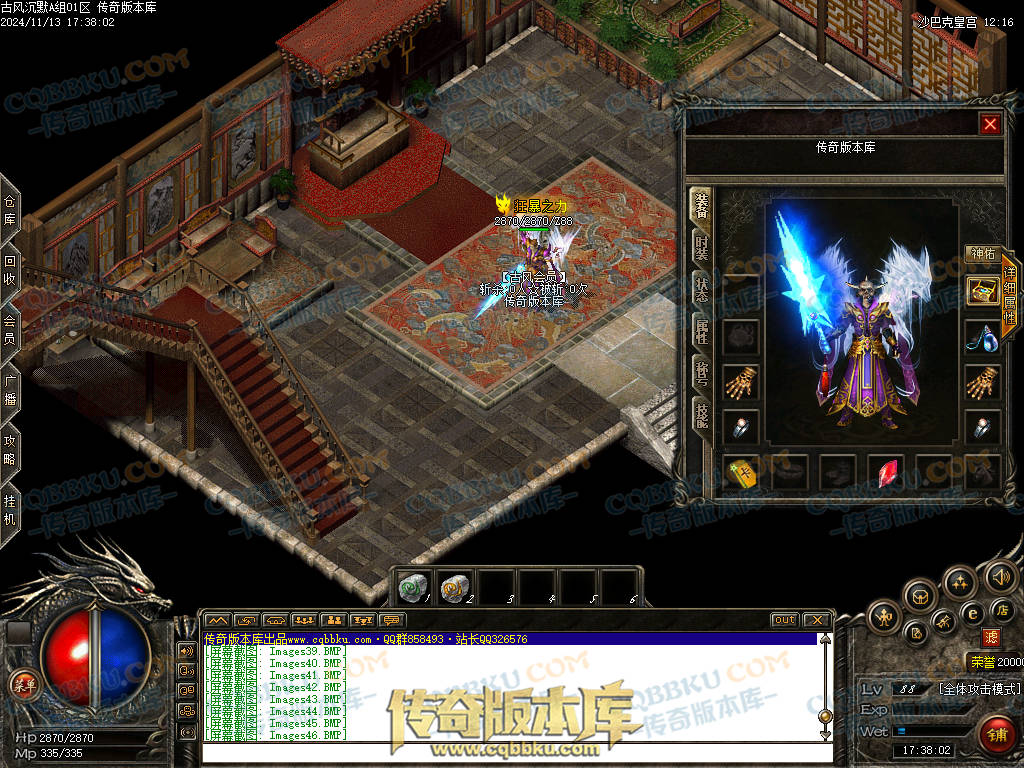Screen dimensions: 1024x768
Task: Select the treasure chest equipment slot
Action: (982, 291)
